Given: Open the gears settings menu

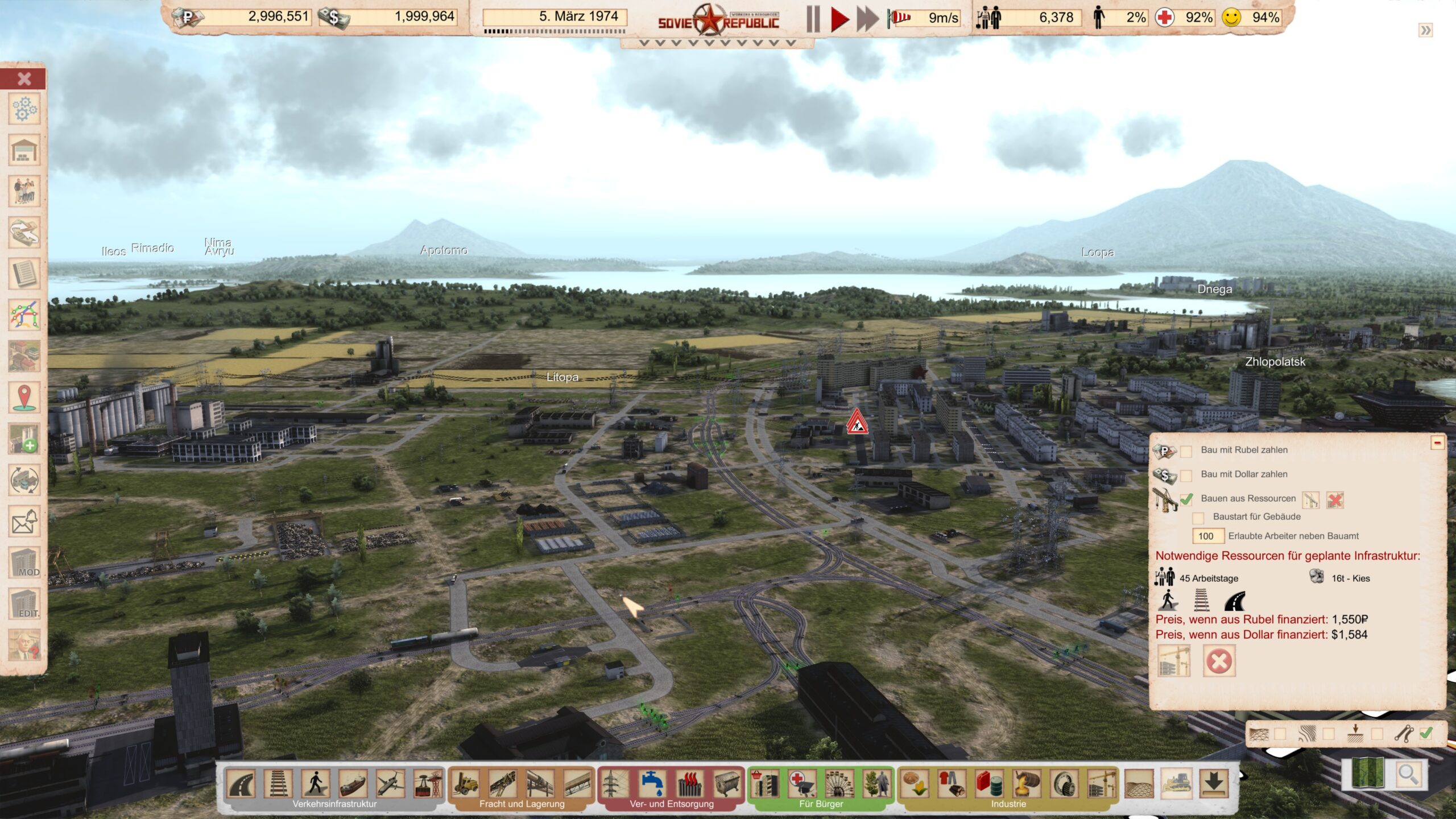Looking at the screenshot, I should coord(24,109).
